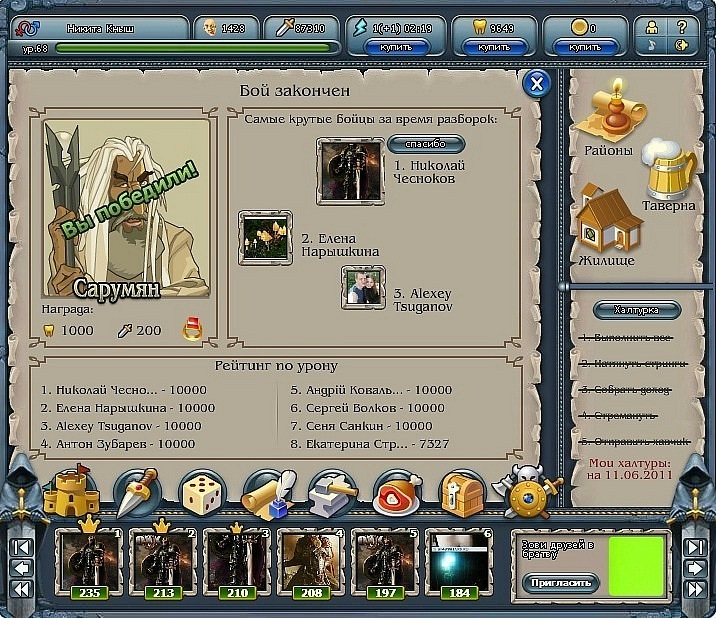
Task: Buy teeth currency using its Купить button
Action: [x=494, y=47]
